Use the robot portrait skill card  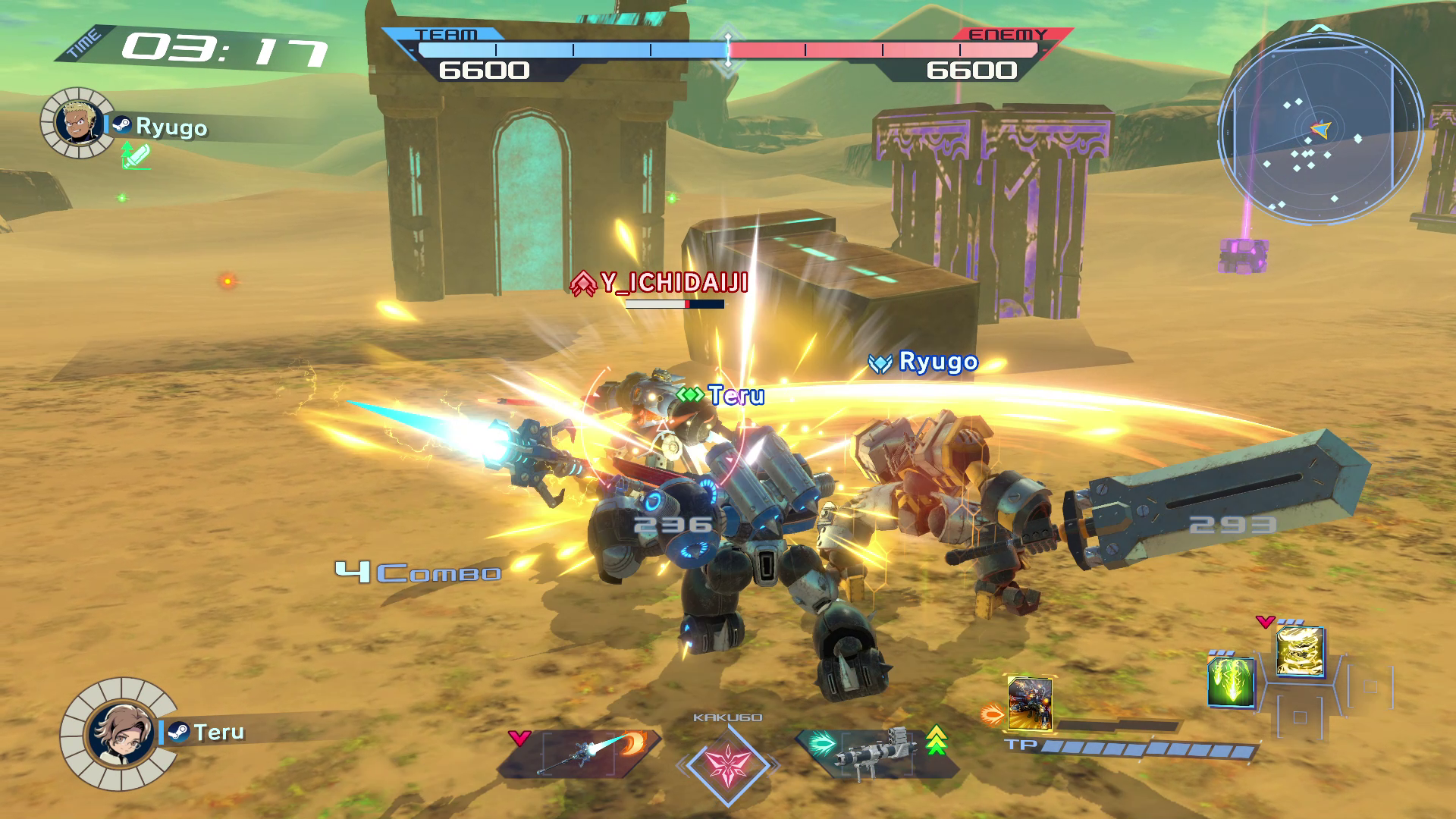tap(1029, 703)
